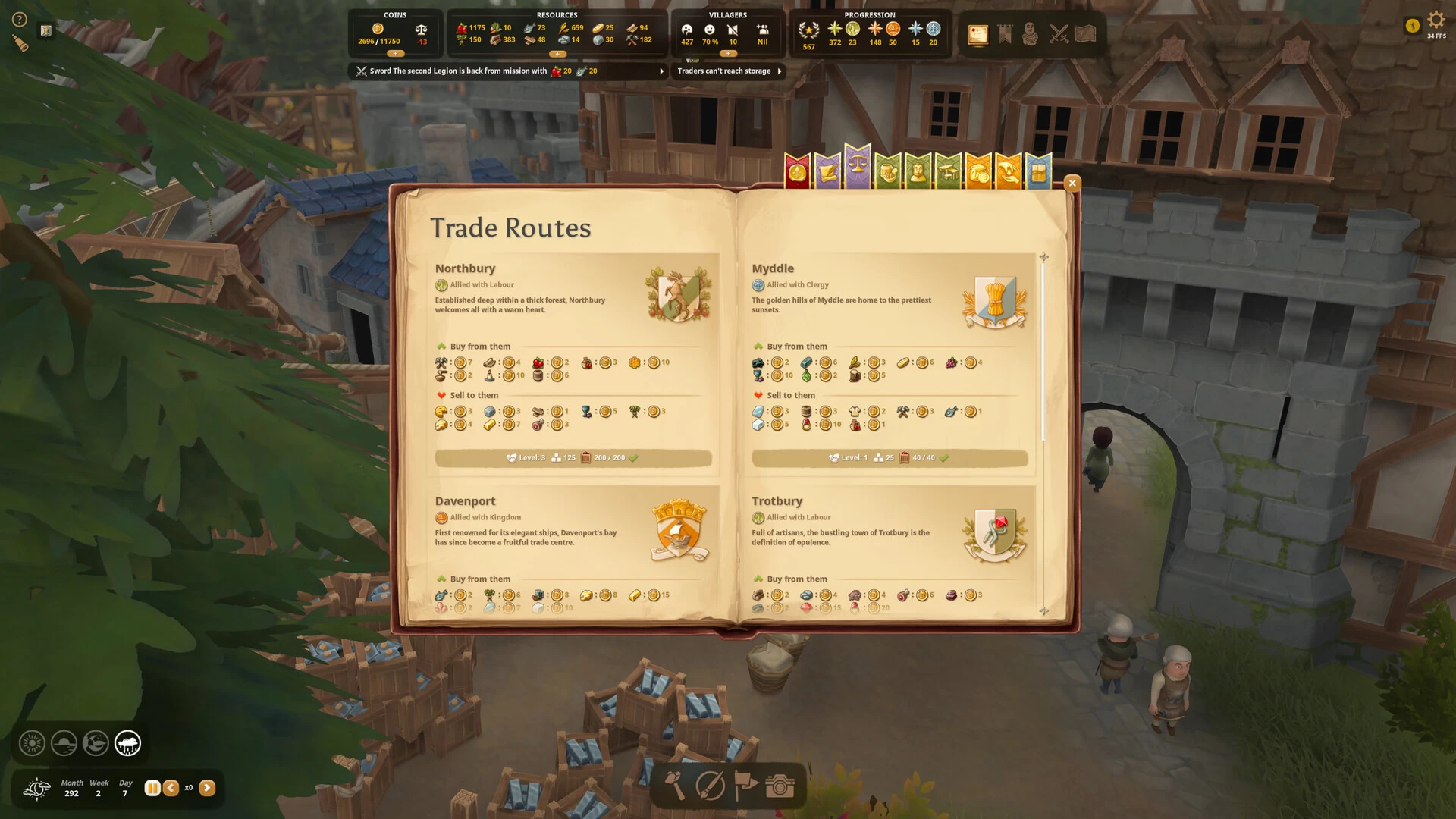The height and width of the screenshot is (819, 1456).
Task: Activate the camera photo mode
Action: 779,786
